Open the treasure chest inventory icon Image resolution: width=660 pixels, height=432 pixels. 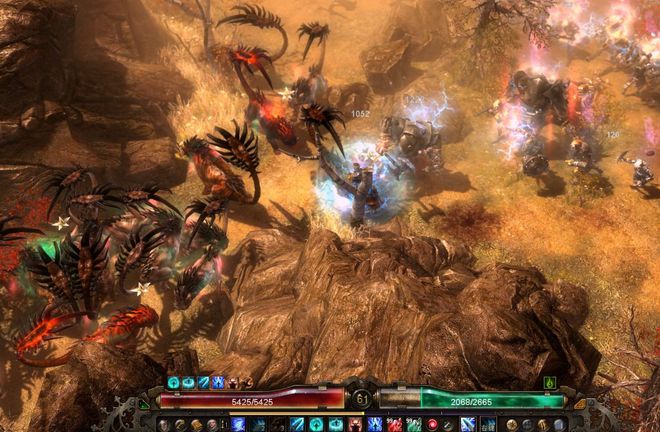point(195,425)
